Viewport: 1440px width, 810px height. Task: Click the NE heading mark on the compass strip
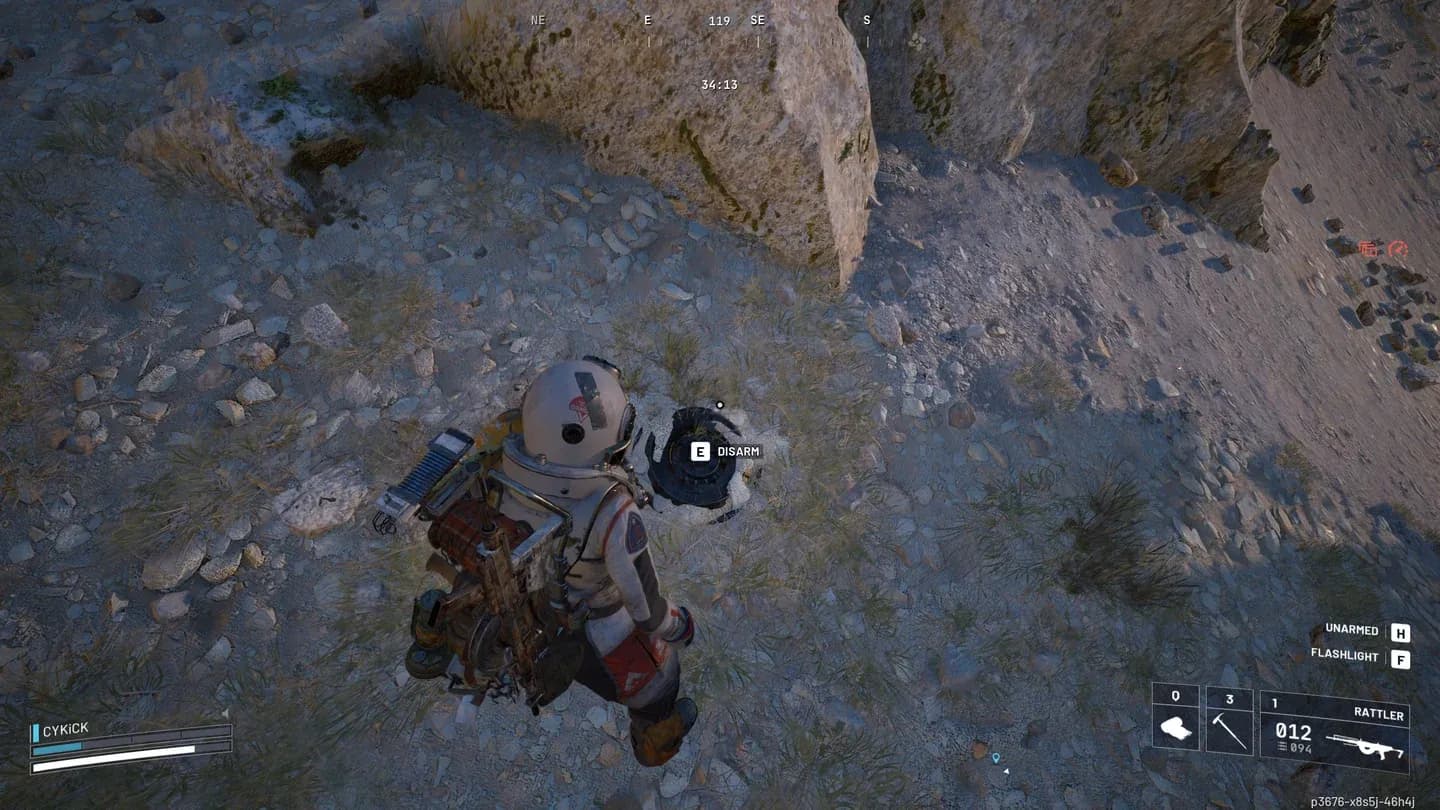[537, 19]
